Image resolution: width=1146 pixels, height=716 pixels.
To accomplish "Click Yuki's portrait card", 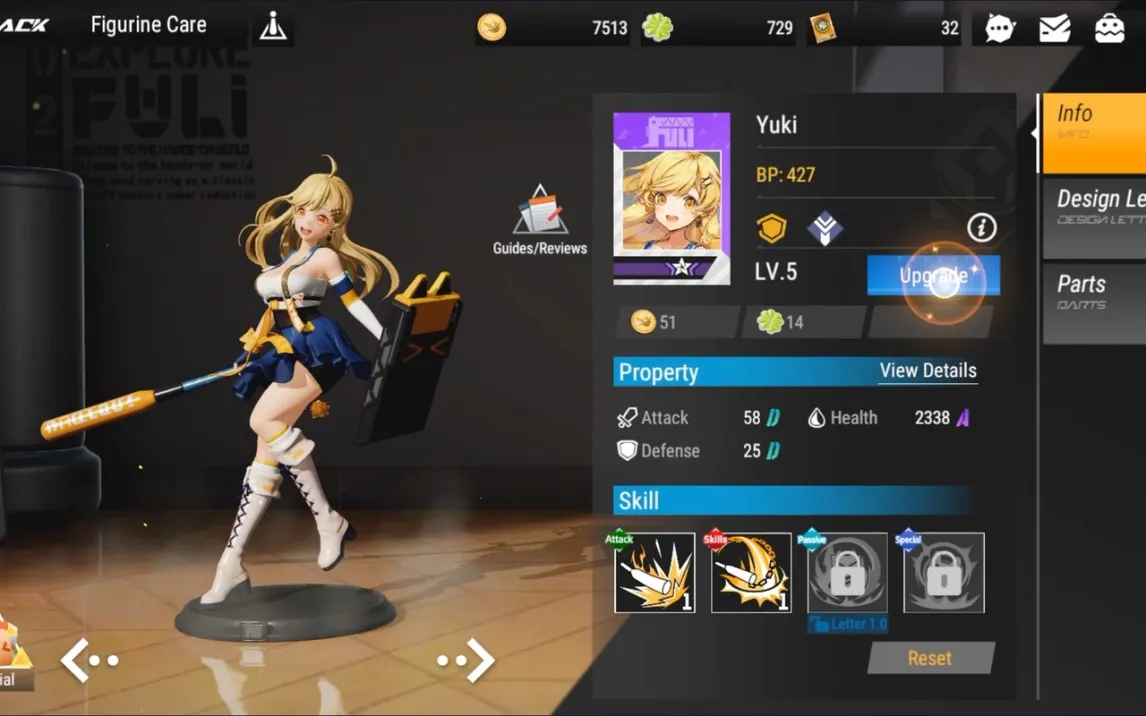I will tap(671, 199).
